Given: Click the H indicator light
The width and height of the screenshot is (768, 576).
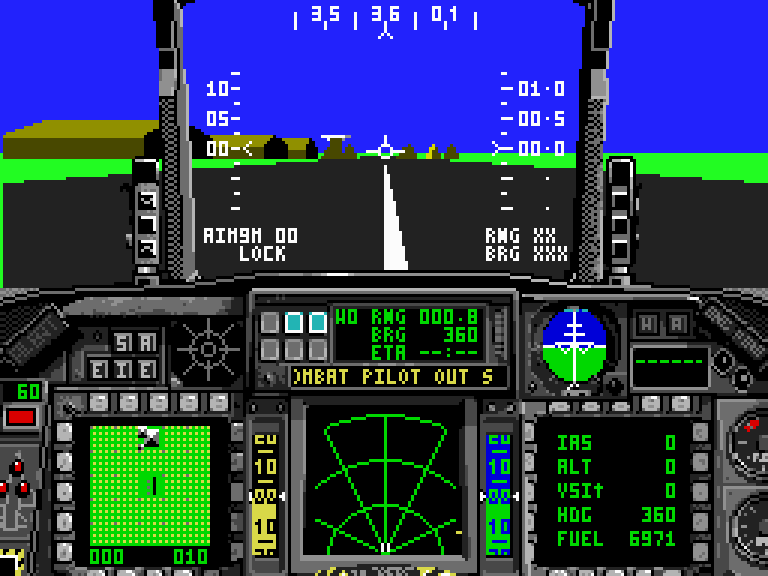Looking at the screenshot, I should click(x=648, y=324).
